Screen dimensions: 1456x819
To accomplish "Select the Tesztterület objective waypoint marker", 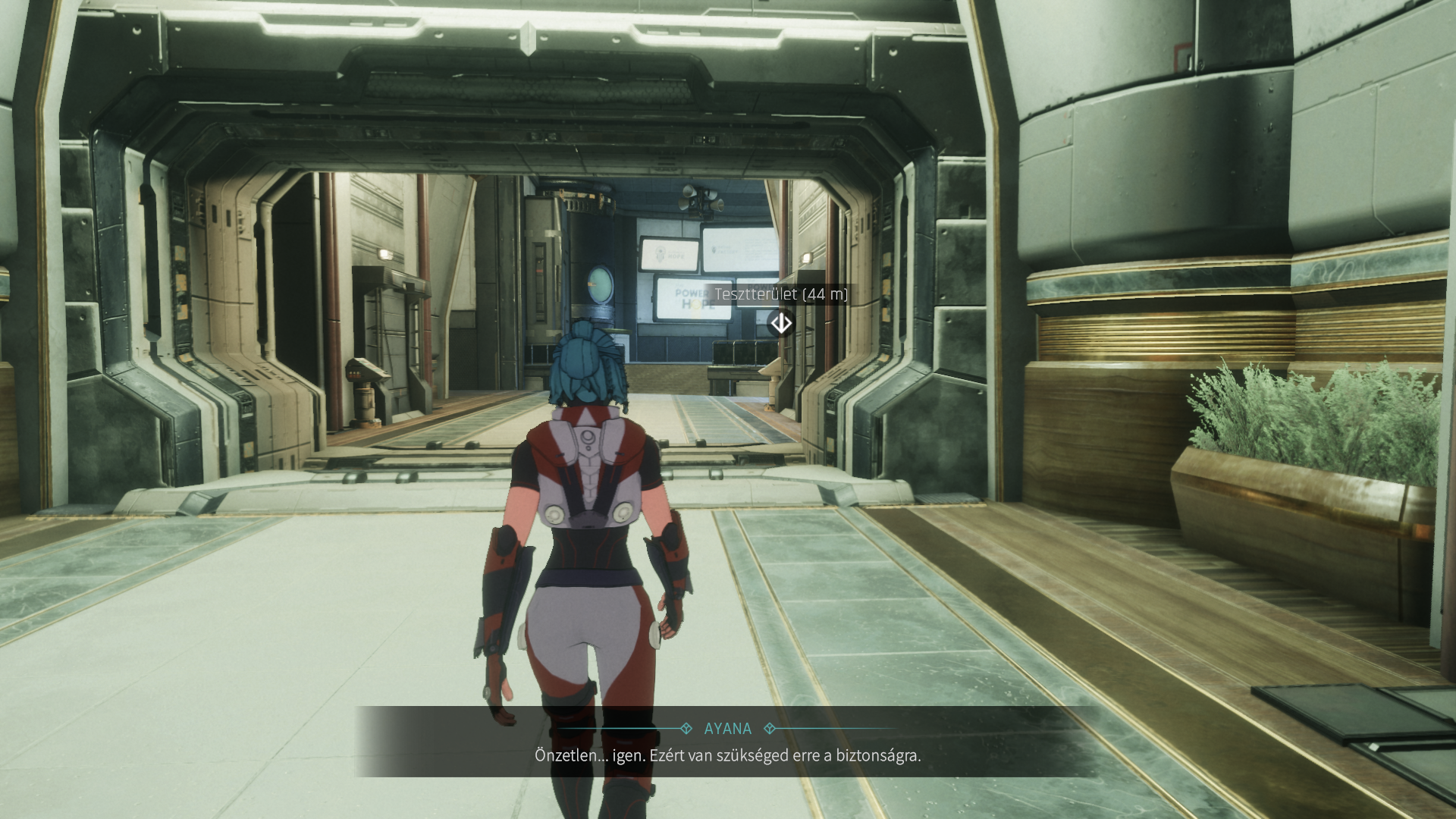I will pyautogui.click(x=781, y=324).
